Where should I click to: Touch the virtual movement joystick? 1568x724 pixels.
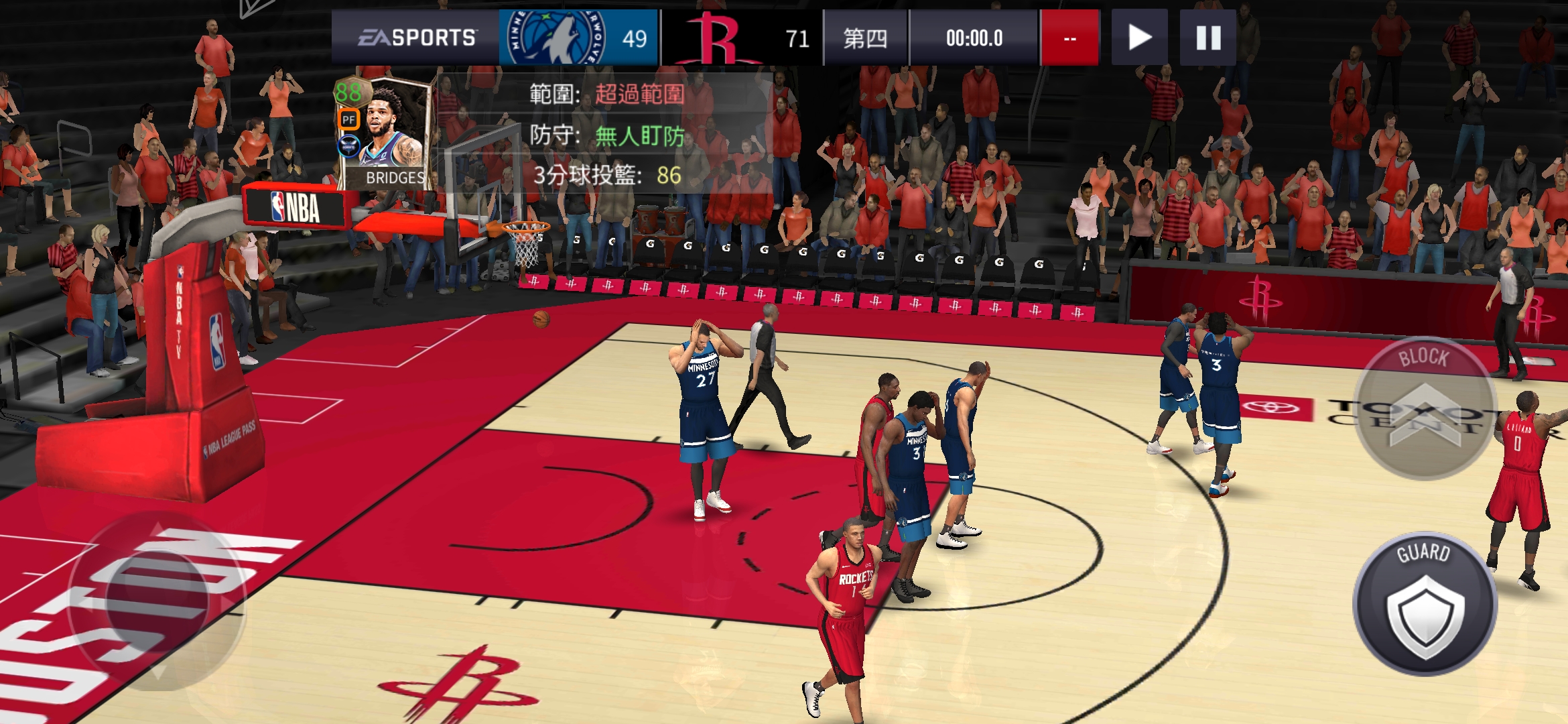coord(157,600)
